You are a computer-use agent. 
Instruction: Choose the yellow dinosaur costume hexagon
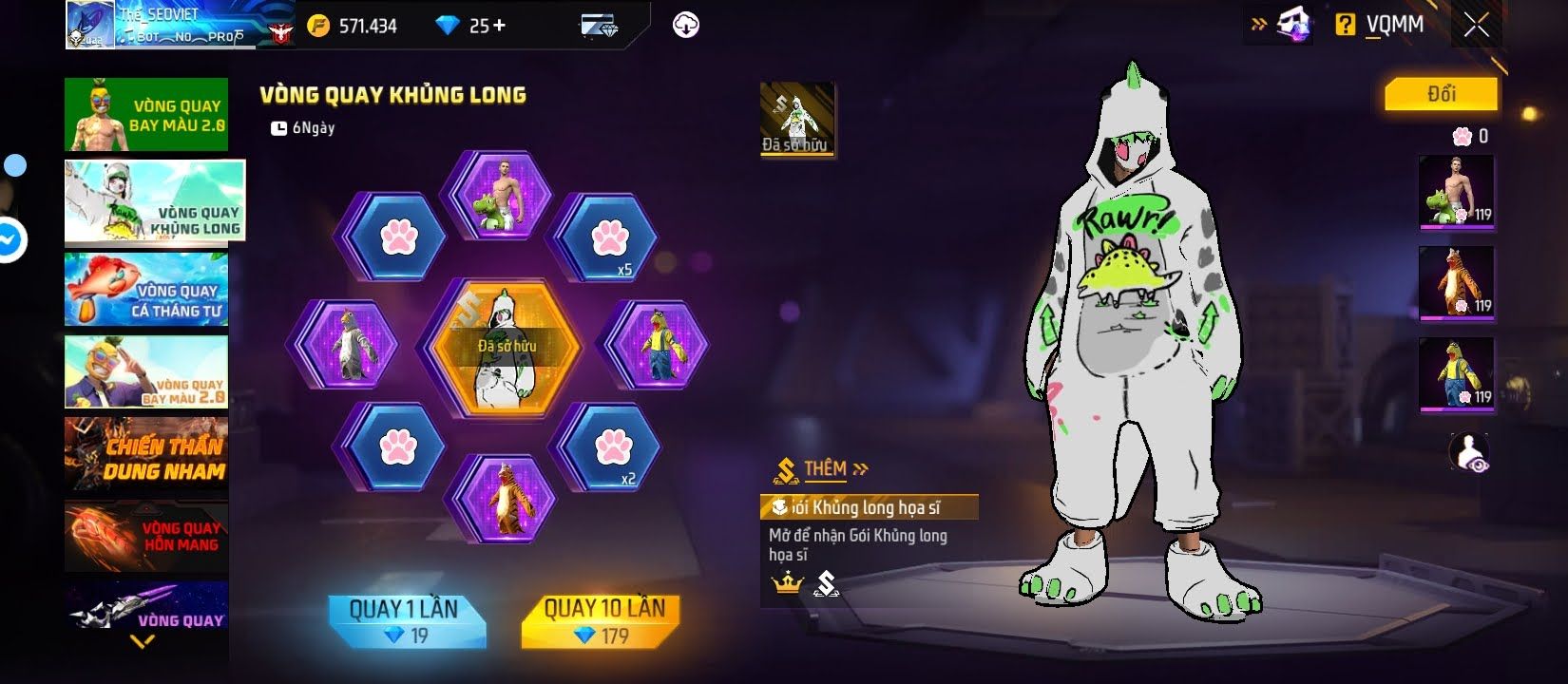[x=659, y=345]
